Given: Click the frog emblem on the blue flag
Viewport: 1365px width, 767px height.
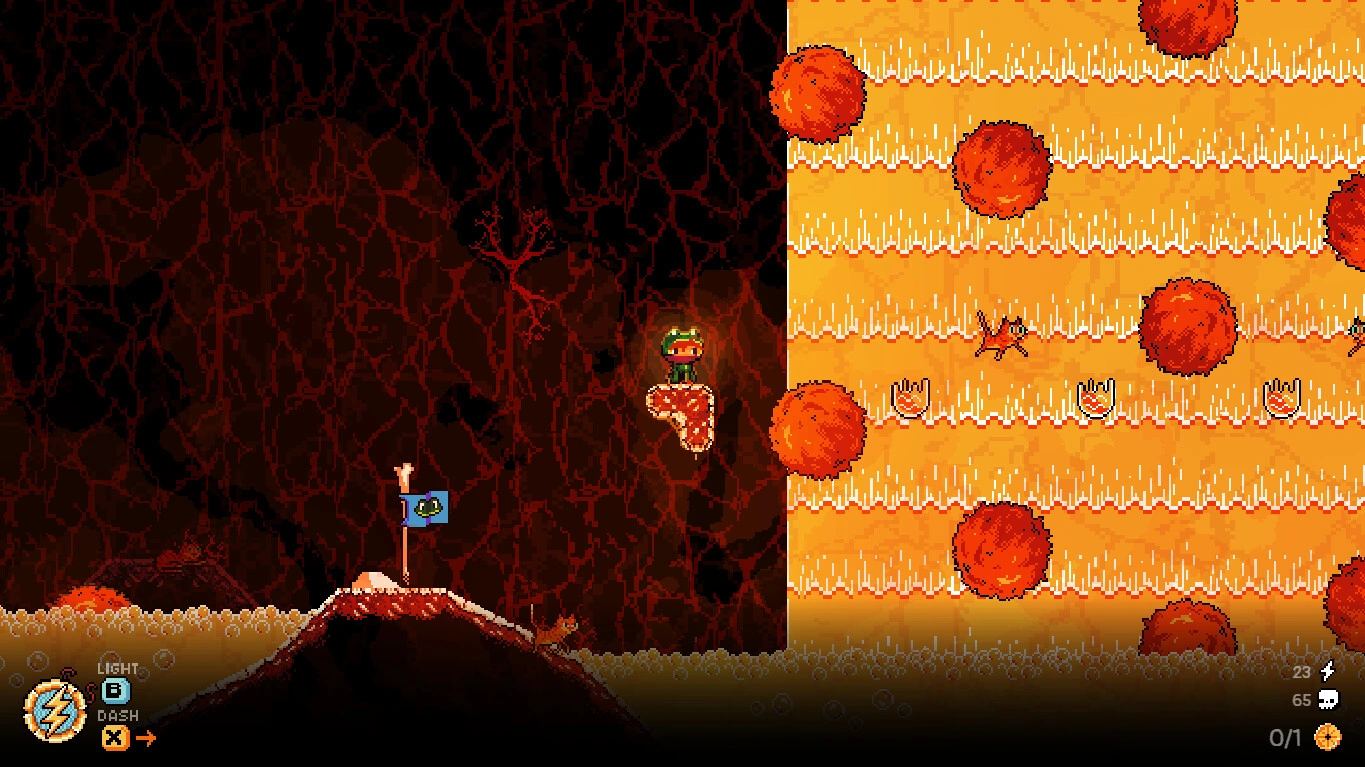Looking at the screenshot, I should [x=430, y=507].
